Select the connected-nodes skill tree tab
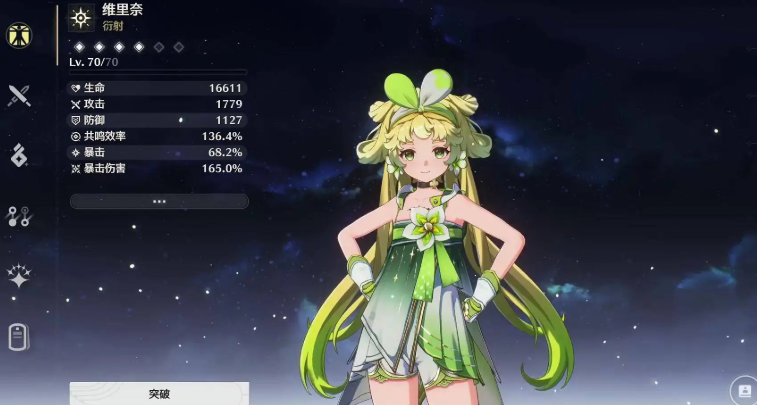757x405 pixels. click(19, 216)
